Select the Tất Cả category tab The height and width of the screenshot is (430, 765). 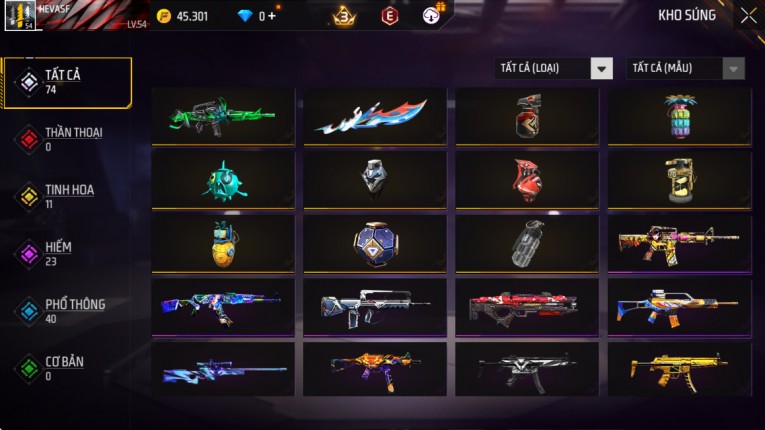click(x=67, y=82)
